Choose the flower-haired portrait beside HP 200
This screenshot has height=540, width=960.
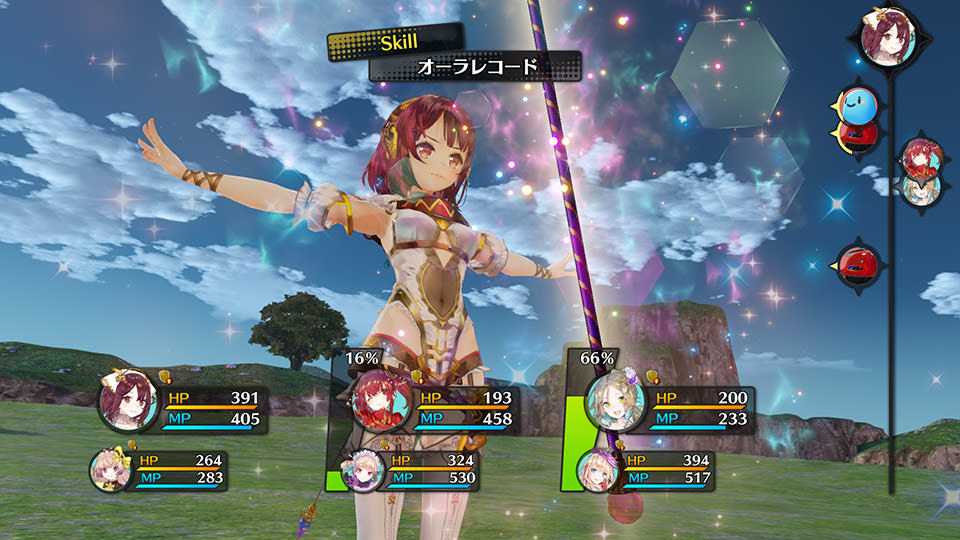coord(615,400)
